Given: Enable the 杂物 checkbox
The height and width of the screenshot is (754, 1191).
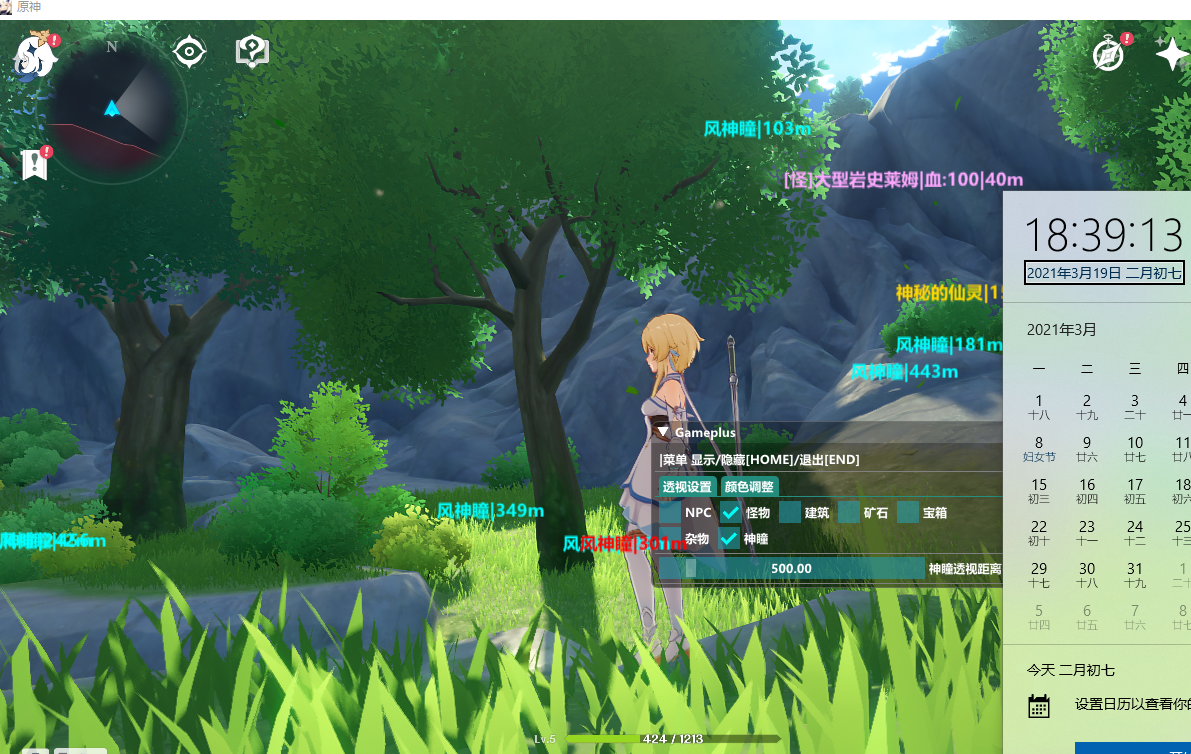Looking at the screenshot, I should coord(670,539).
